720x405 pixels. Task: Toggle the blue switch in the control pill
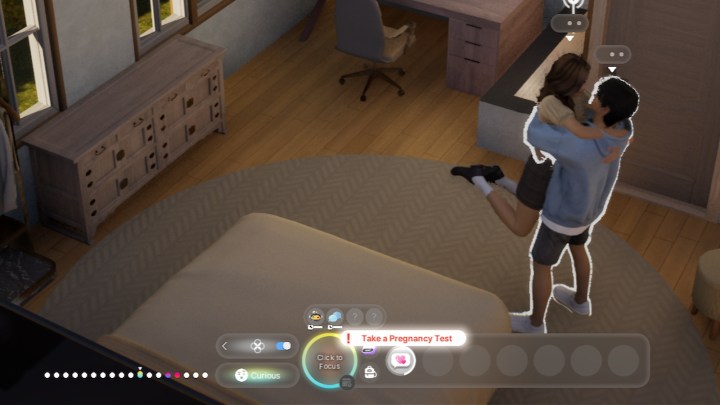[283, 346]
